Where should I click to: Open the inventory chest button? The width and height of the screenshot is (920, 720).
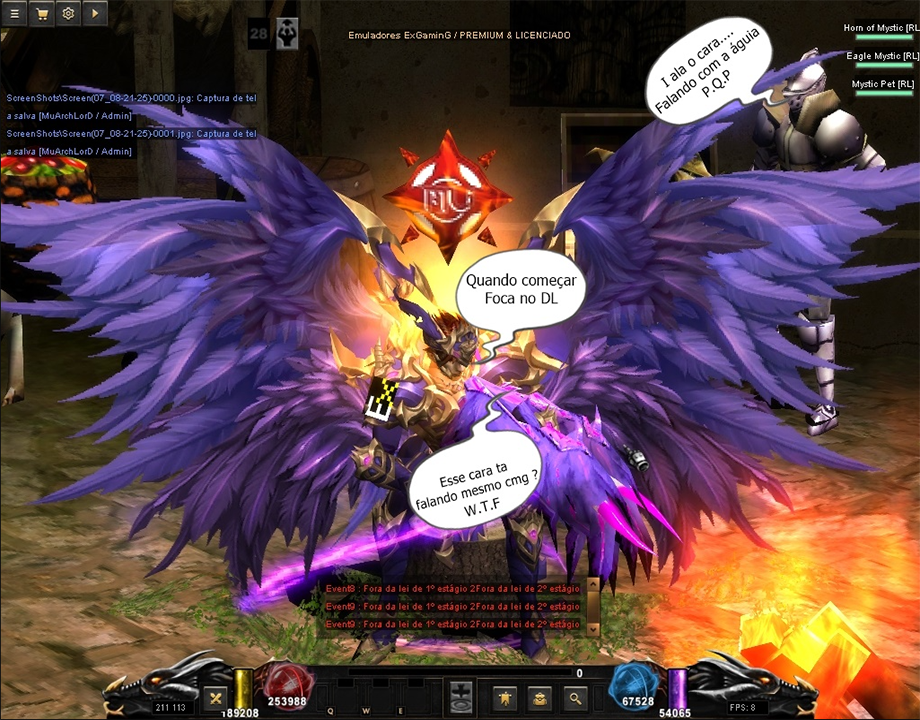click(540, 698)
